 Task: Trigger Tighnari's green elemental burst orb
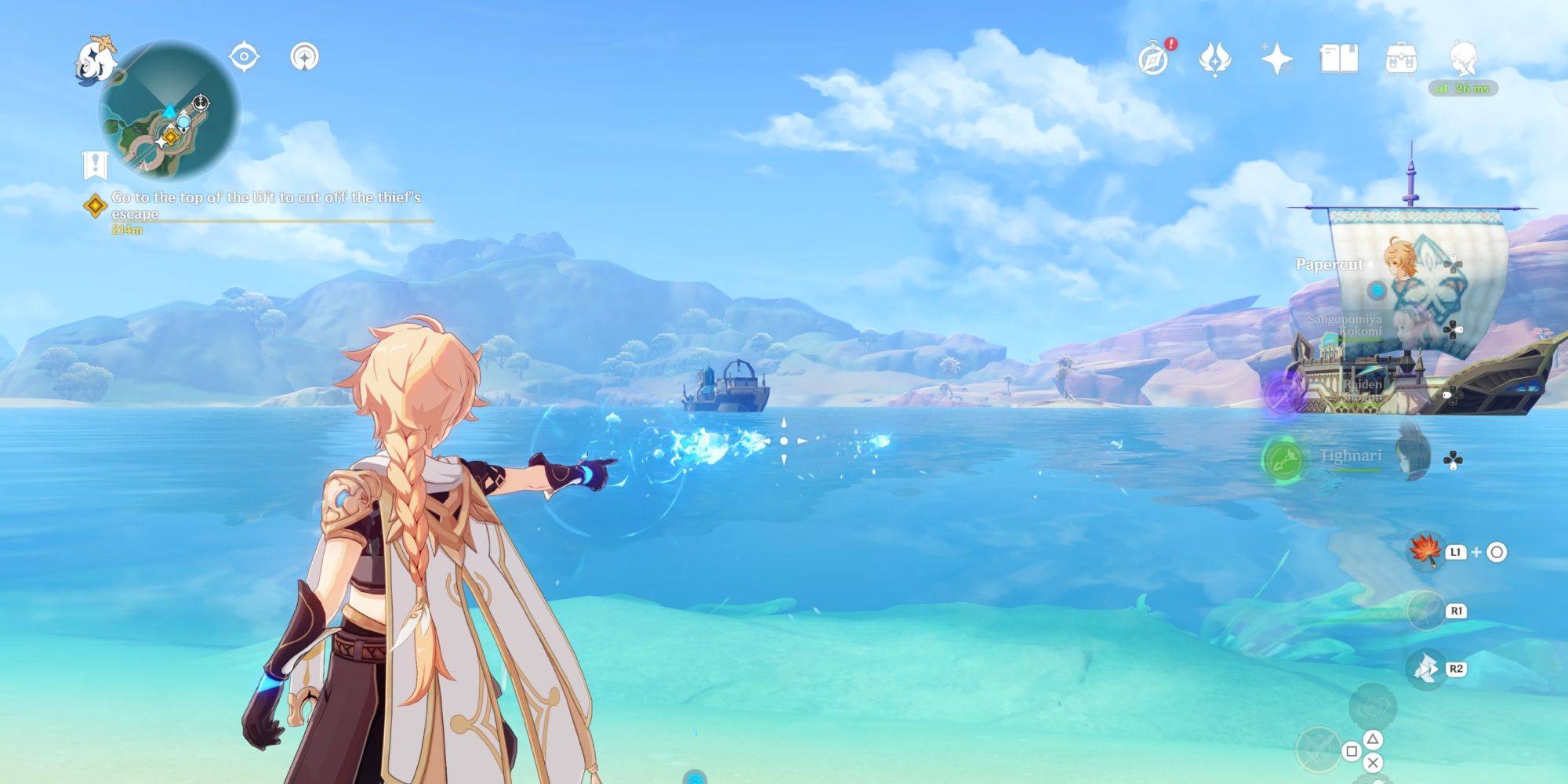(1282, 460)
